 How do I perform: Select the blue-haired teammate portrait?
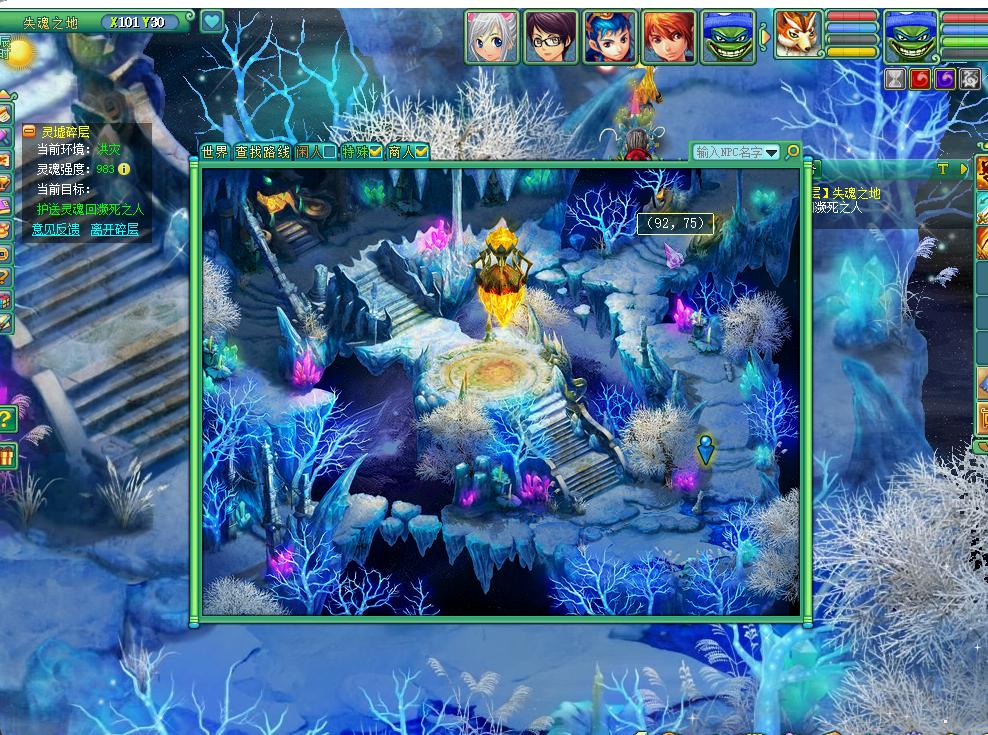click(610, 37)
